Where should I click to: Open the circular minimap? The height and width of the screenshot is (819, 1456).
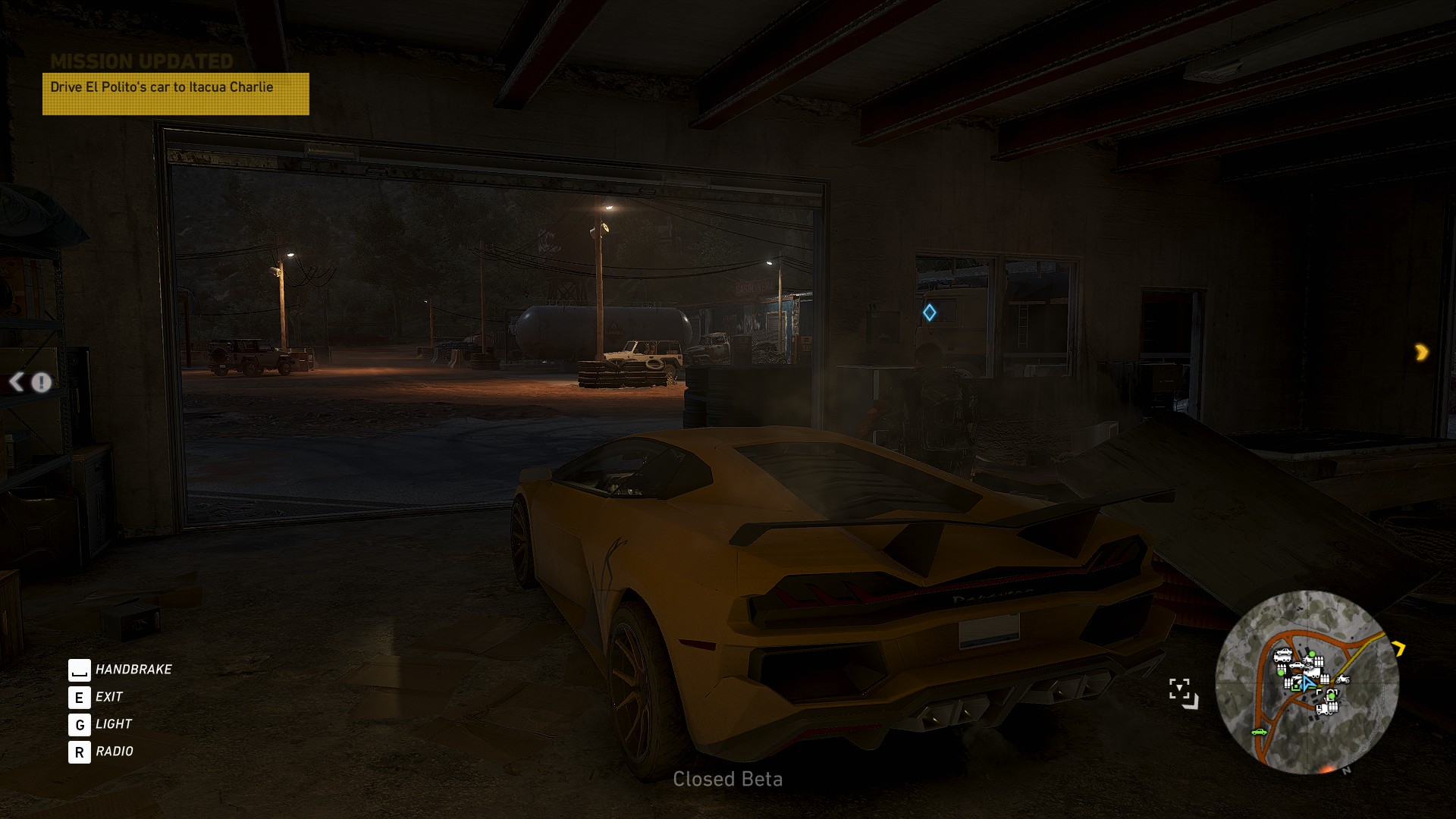tap(1307, 682)
